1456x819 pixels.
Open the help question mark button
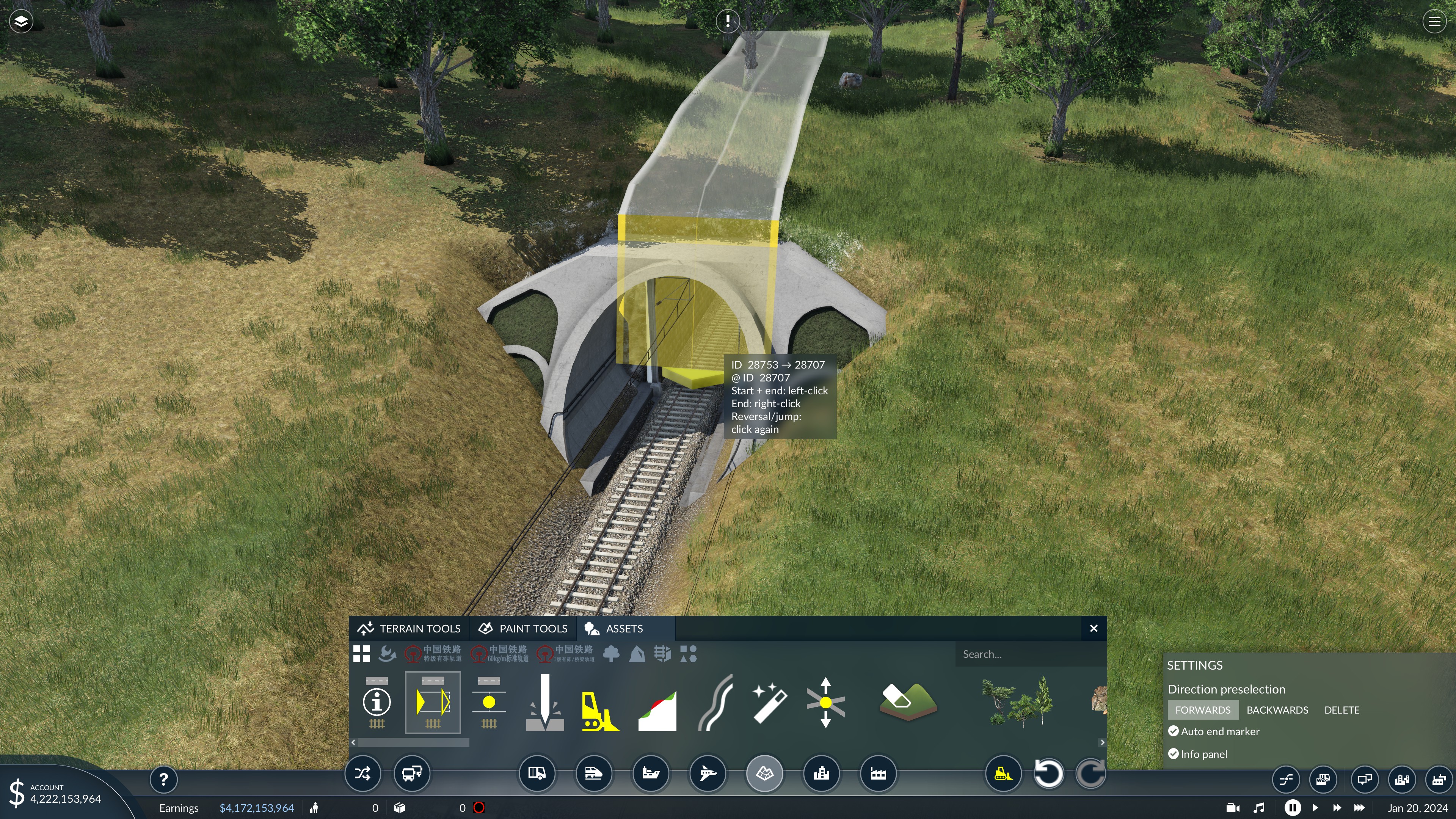[x=163, y=780]
